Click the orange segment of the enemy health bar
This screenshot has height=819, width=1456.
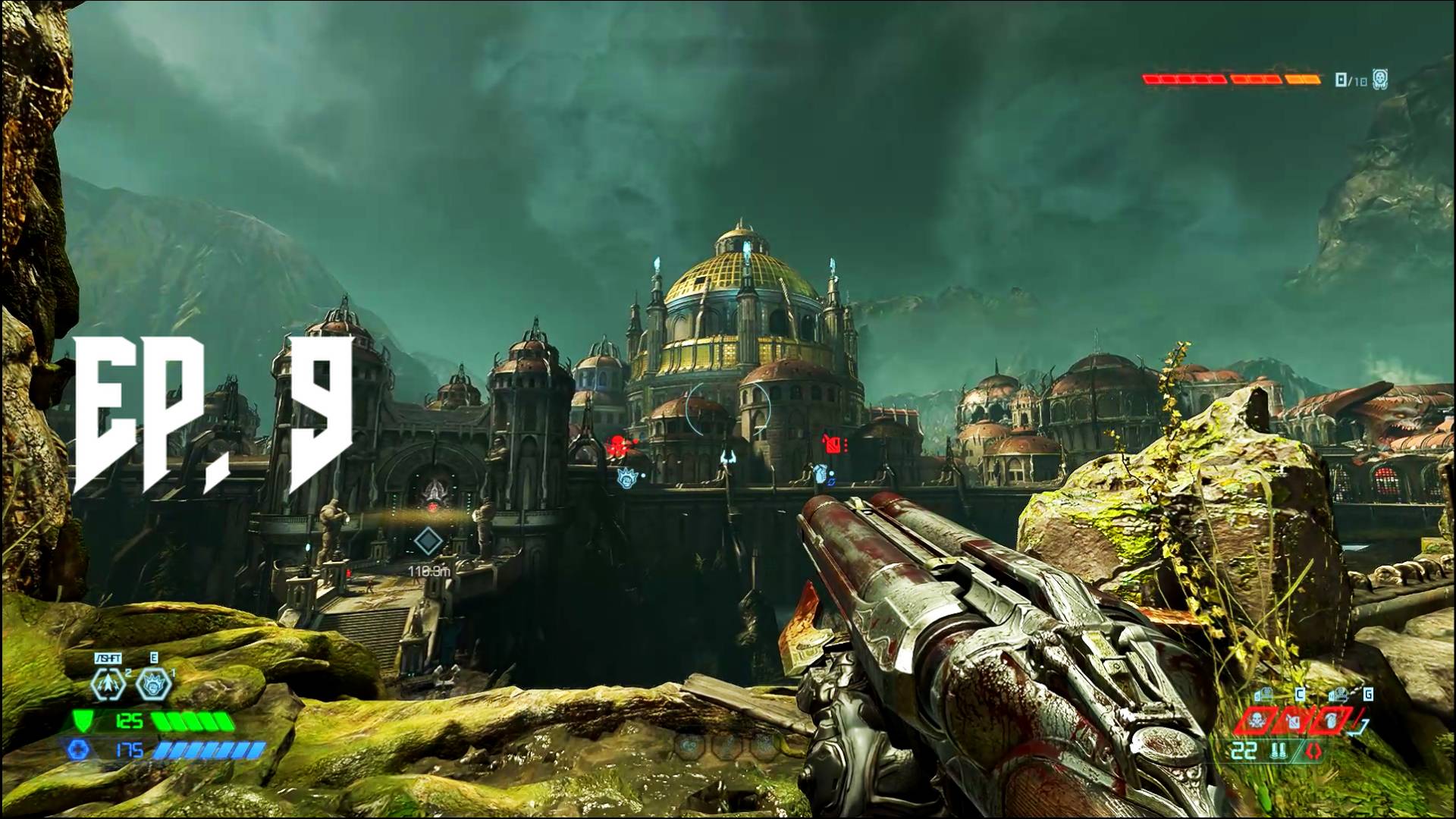1303,80
